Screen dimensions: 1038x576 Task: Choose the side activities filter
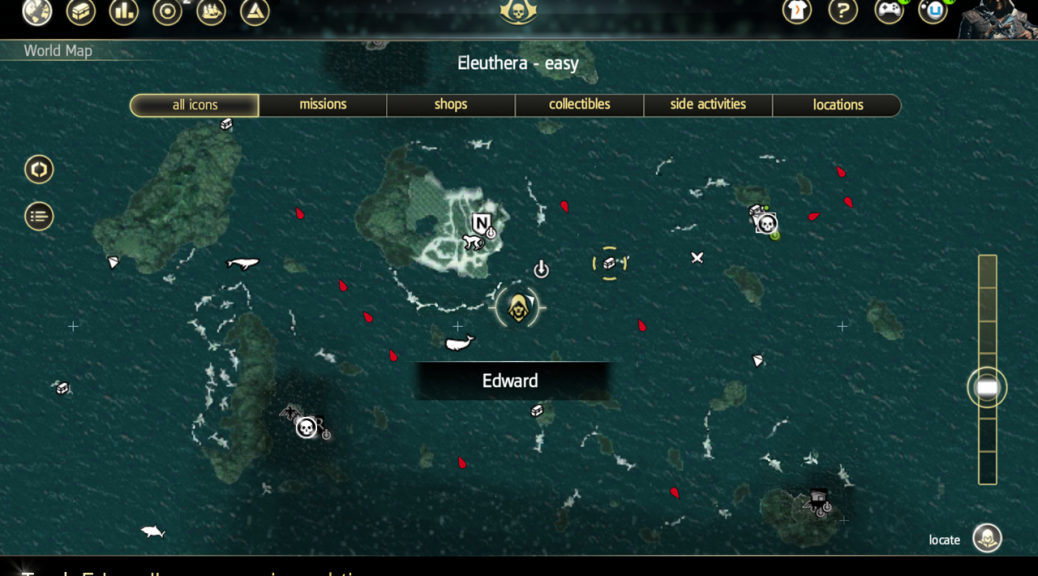click(x=708, y=105)
